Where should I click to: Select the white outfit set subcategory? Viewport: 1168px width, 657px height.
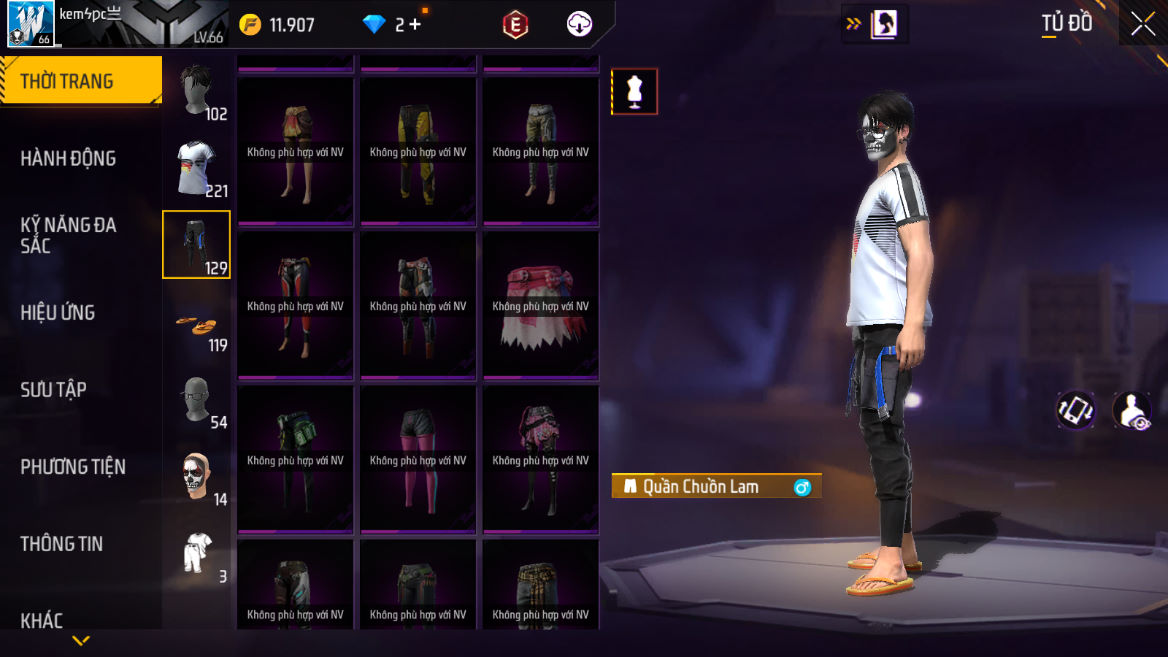click(197, 553)
